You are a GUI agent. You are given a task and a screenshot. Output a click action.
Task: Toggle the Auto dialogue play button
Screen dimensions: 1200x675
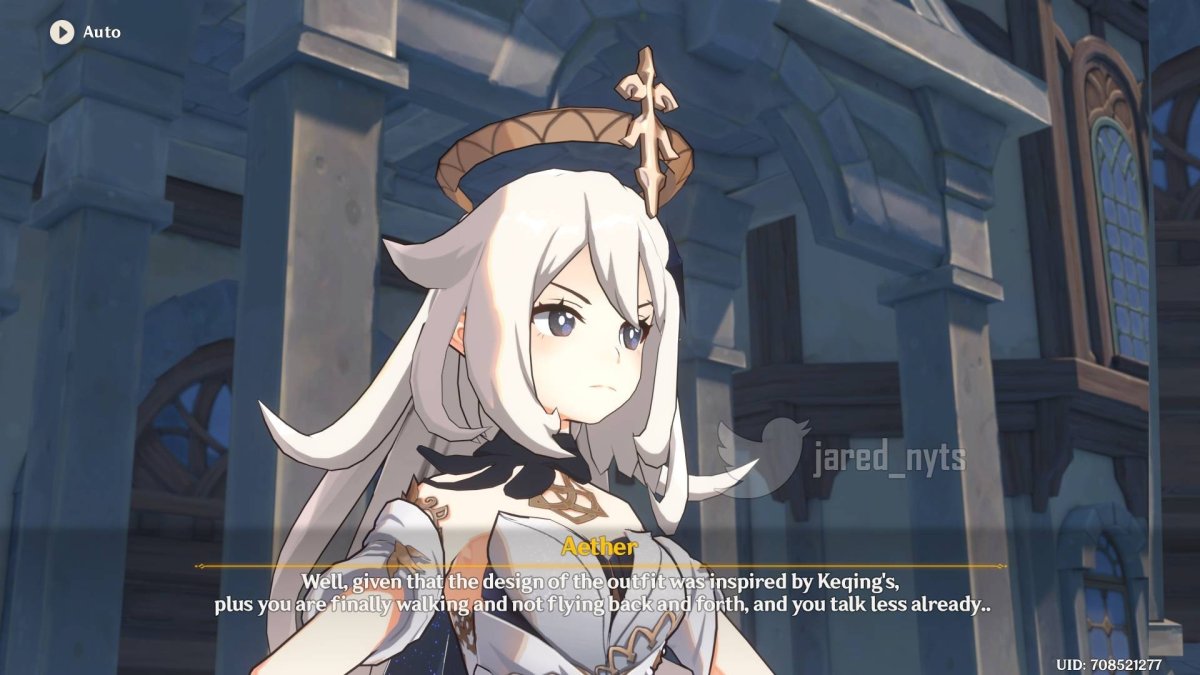click(x=62, y=32)
